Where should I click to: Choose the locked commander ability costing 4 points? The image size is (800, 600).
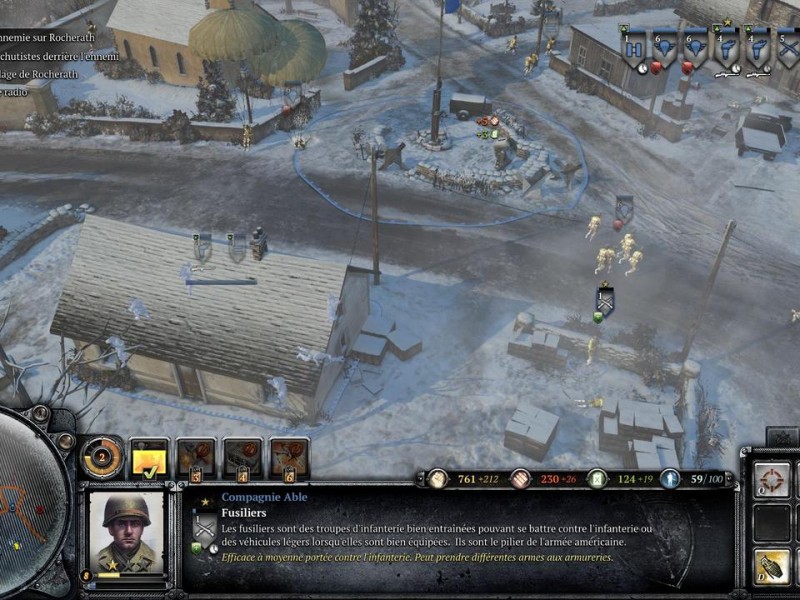[243, 458]
